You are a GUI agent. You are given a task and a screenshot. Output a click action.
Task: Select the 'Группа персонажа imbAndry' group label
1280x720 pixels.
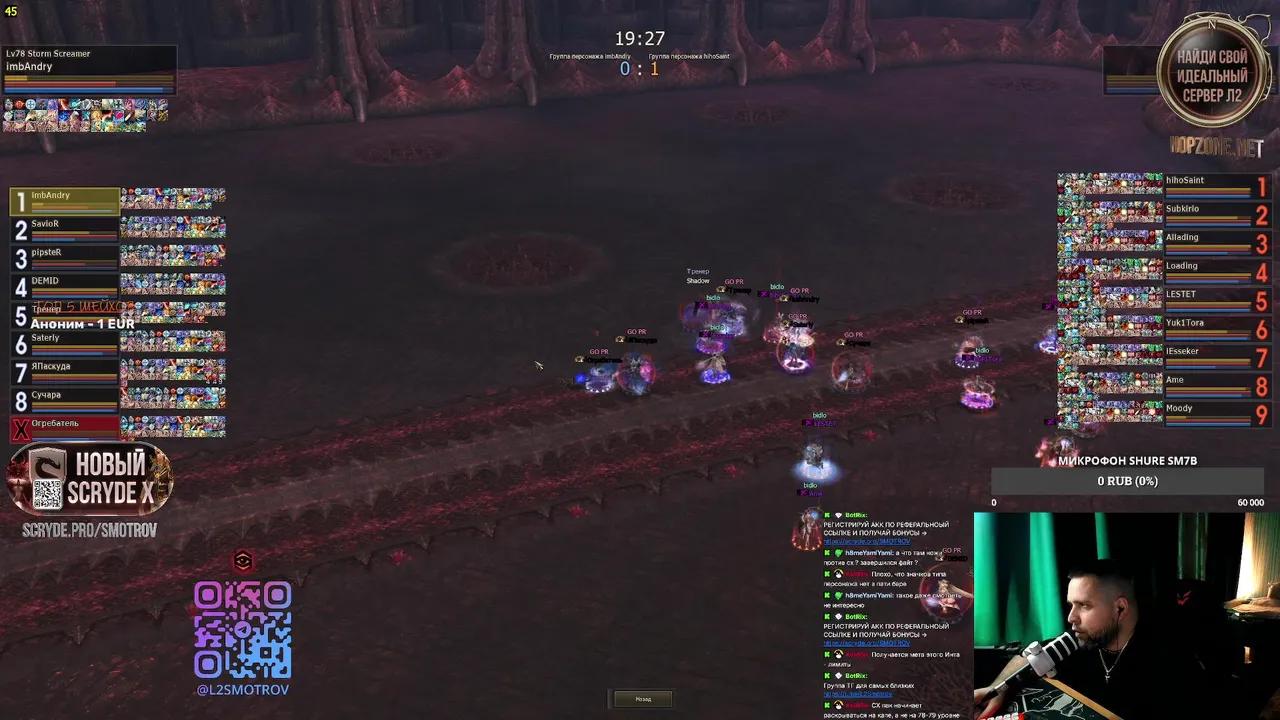click(588, 56)
